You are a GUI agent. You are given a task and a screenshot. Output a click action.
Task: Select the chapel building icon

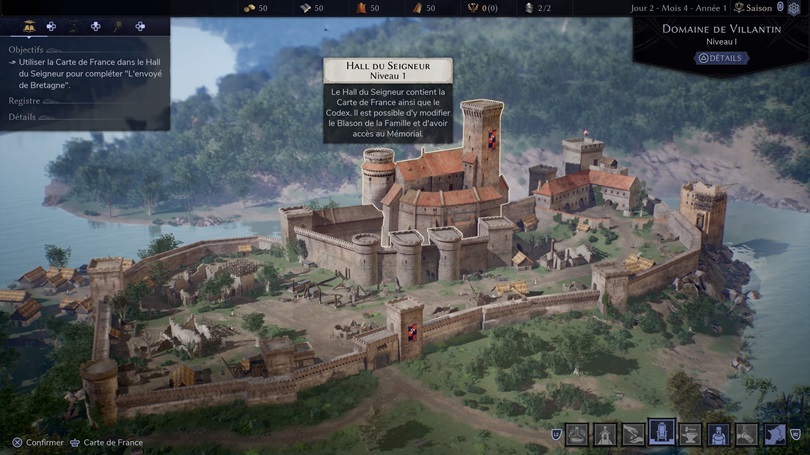click(x=605, y=434)
